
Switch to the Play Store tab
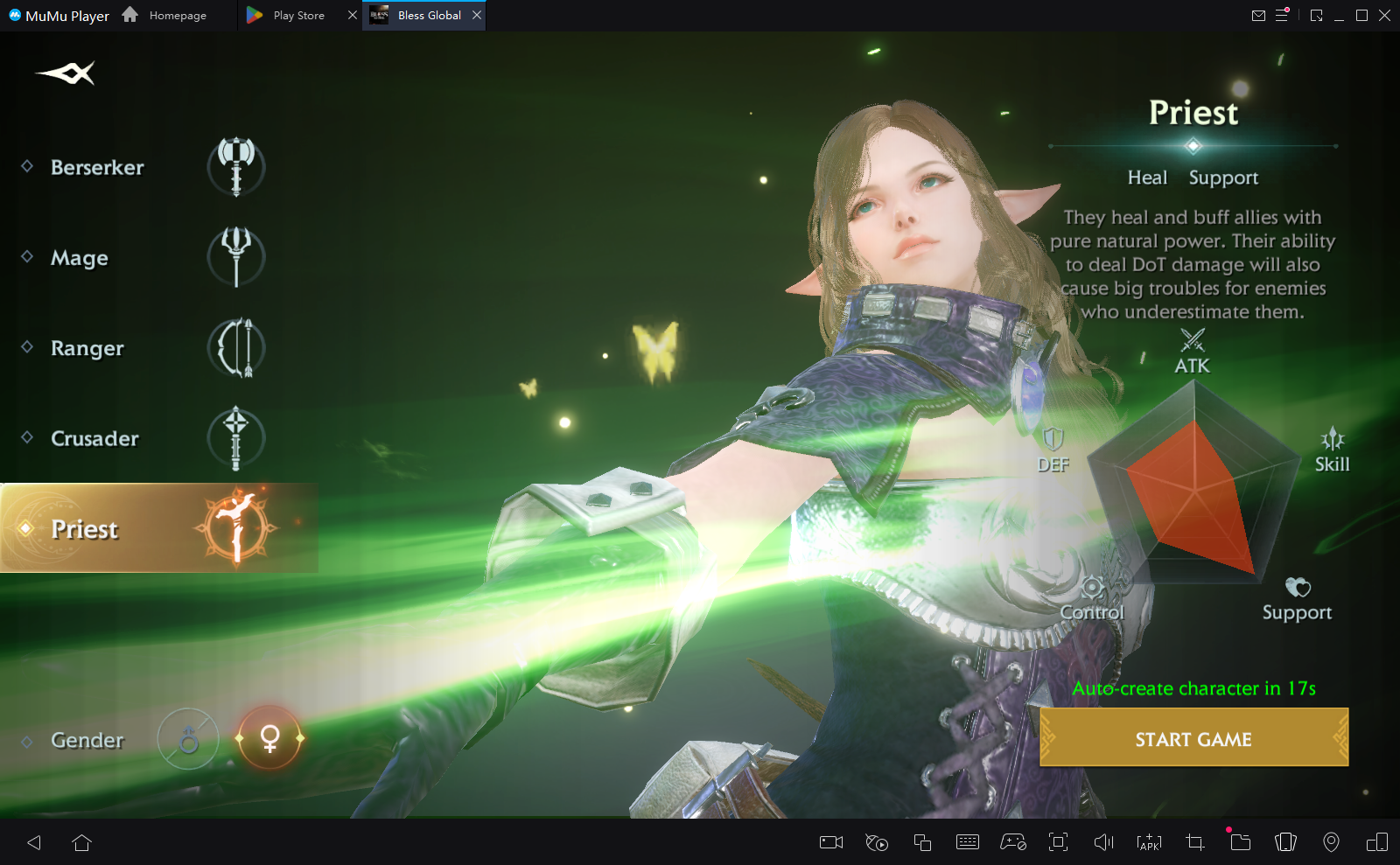click(x=297, y=16)
